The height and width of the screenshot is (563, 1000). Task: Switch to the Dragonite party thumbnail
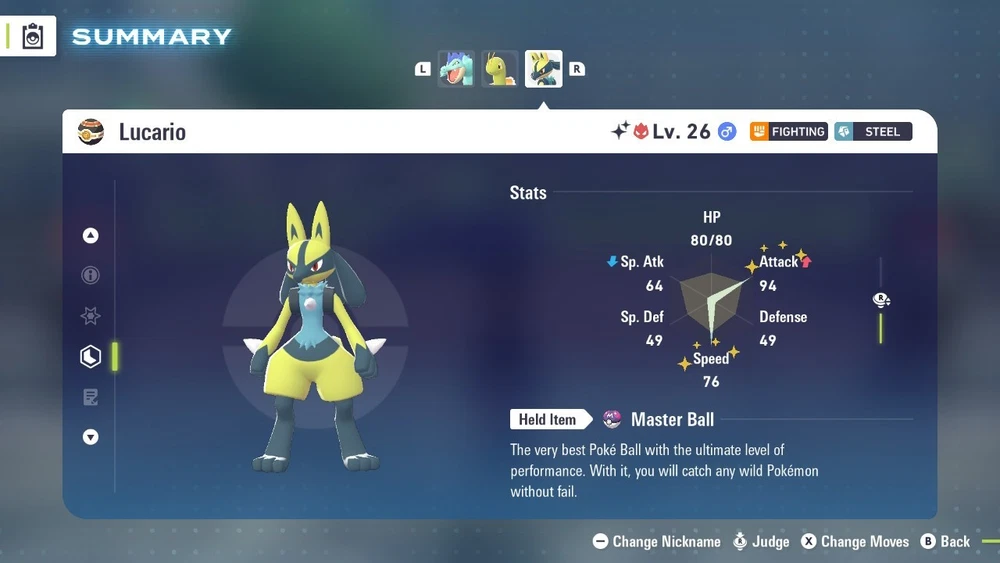[x=500, y=69]
